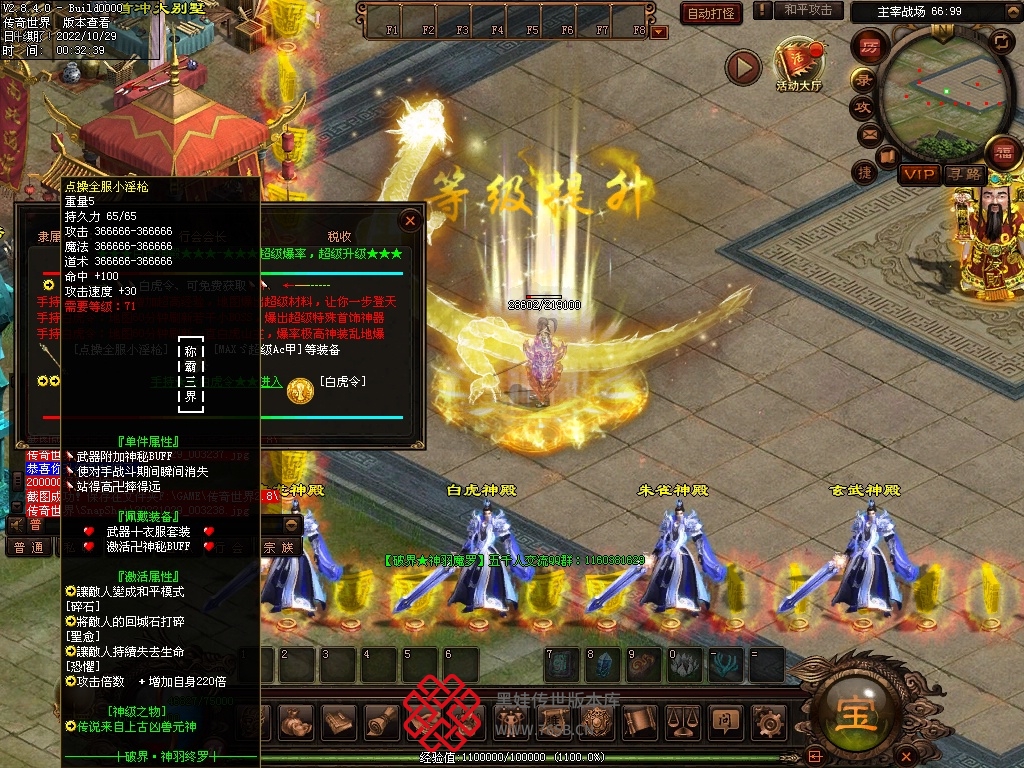Image resolution: width=1024 pixels, height=768 pixels.
Task: Toggle the 自动打怪 auto-fight button
Action: (711, 13)
